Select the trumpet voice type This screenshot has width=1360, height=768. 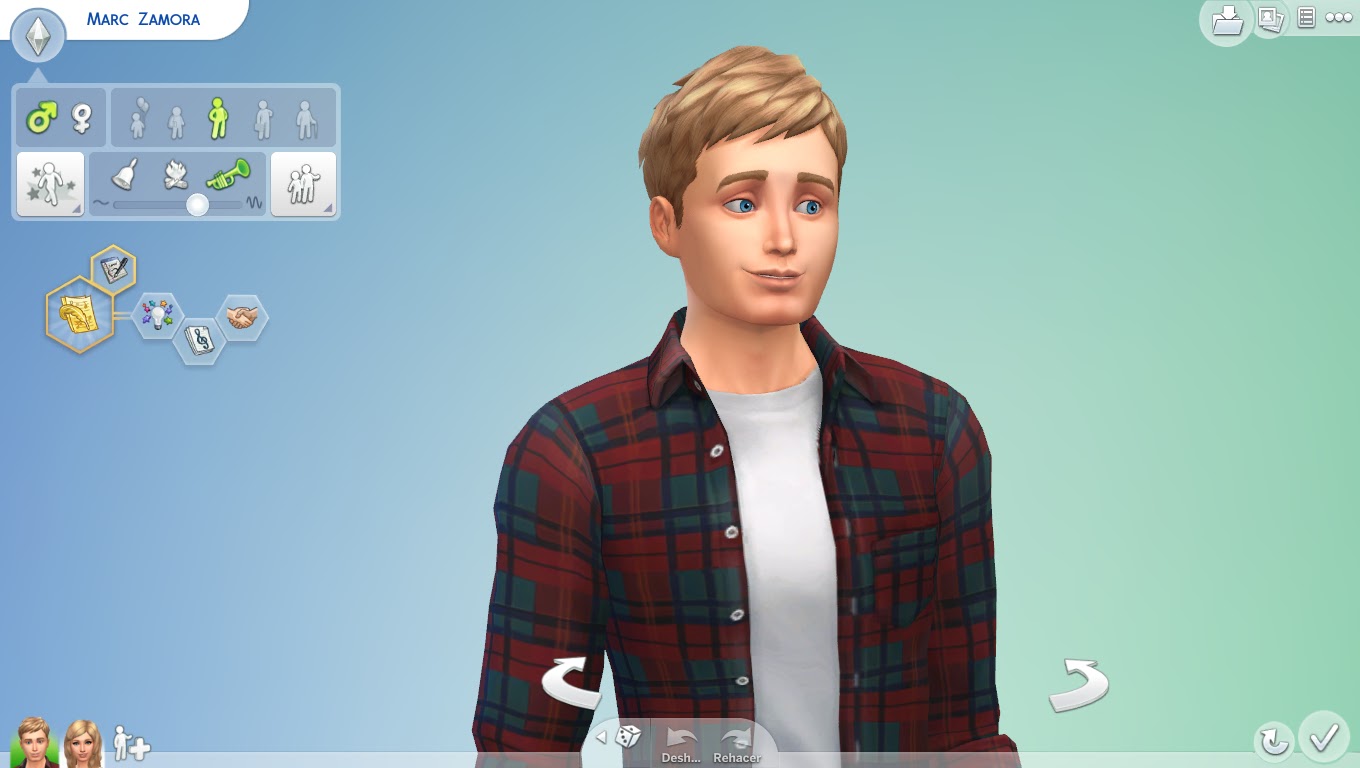[x=226, y=174]
